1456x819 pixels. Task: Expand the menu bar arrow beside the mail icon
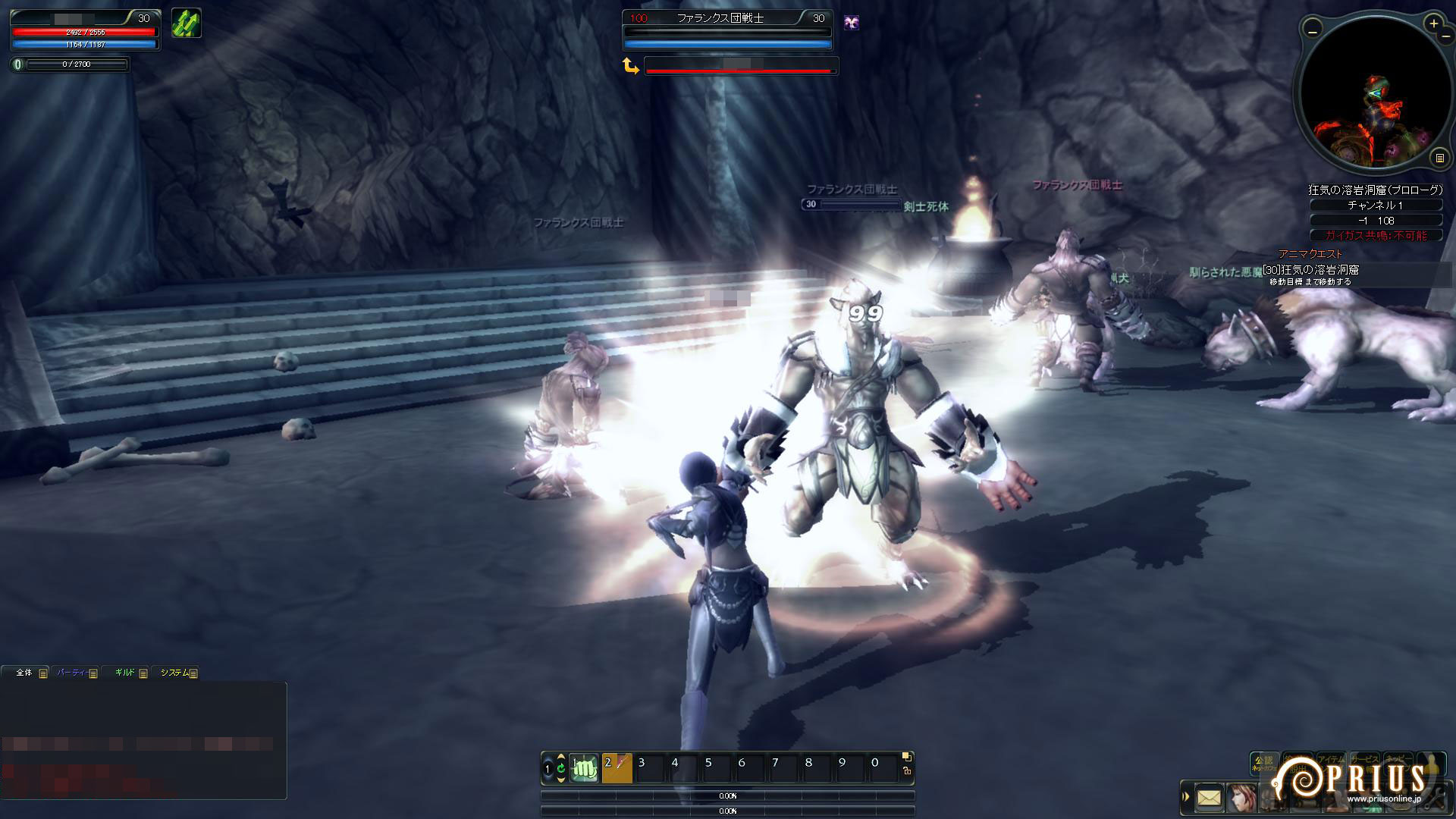[x=1187, y=797]
